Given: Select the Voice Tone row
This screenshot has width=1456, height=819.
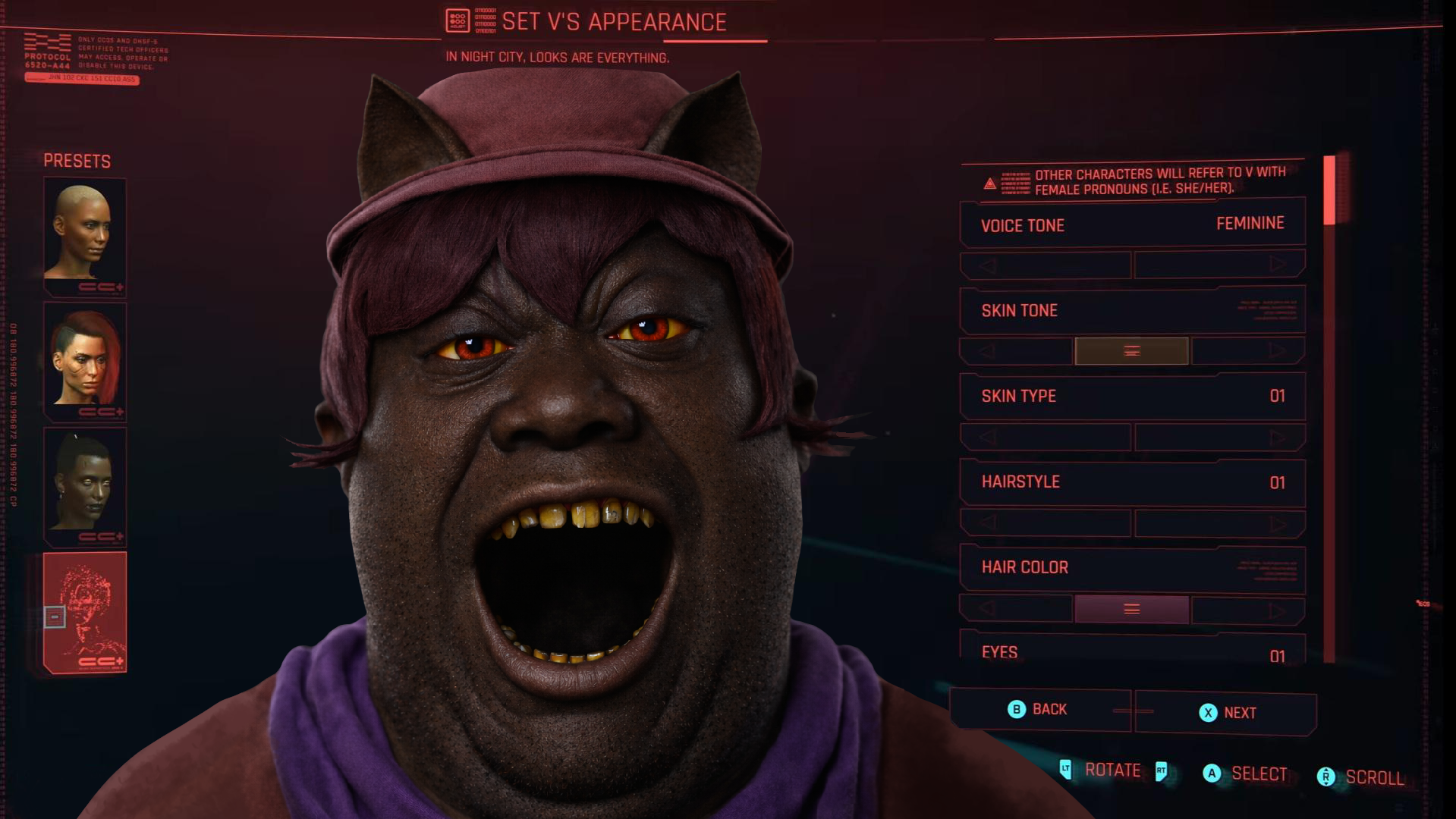Looking at the screenshot, I should (1131, 224).
